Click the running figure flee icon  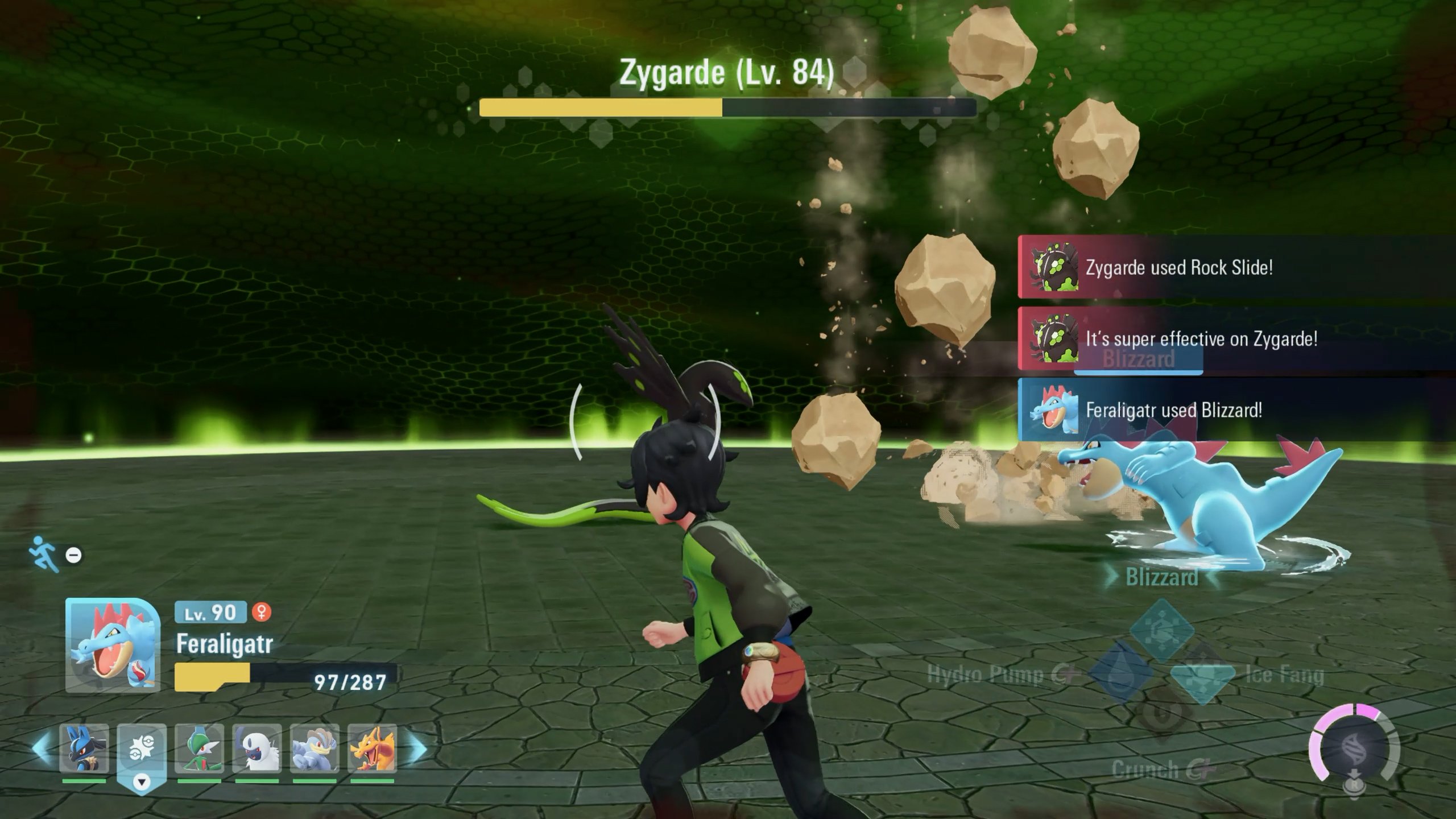click(x=45, y=553)
